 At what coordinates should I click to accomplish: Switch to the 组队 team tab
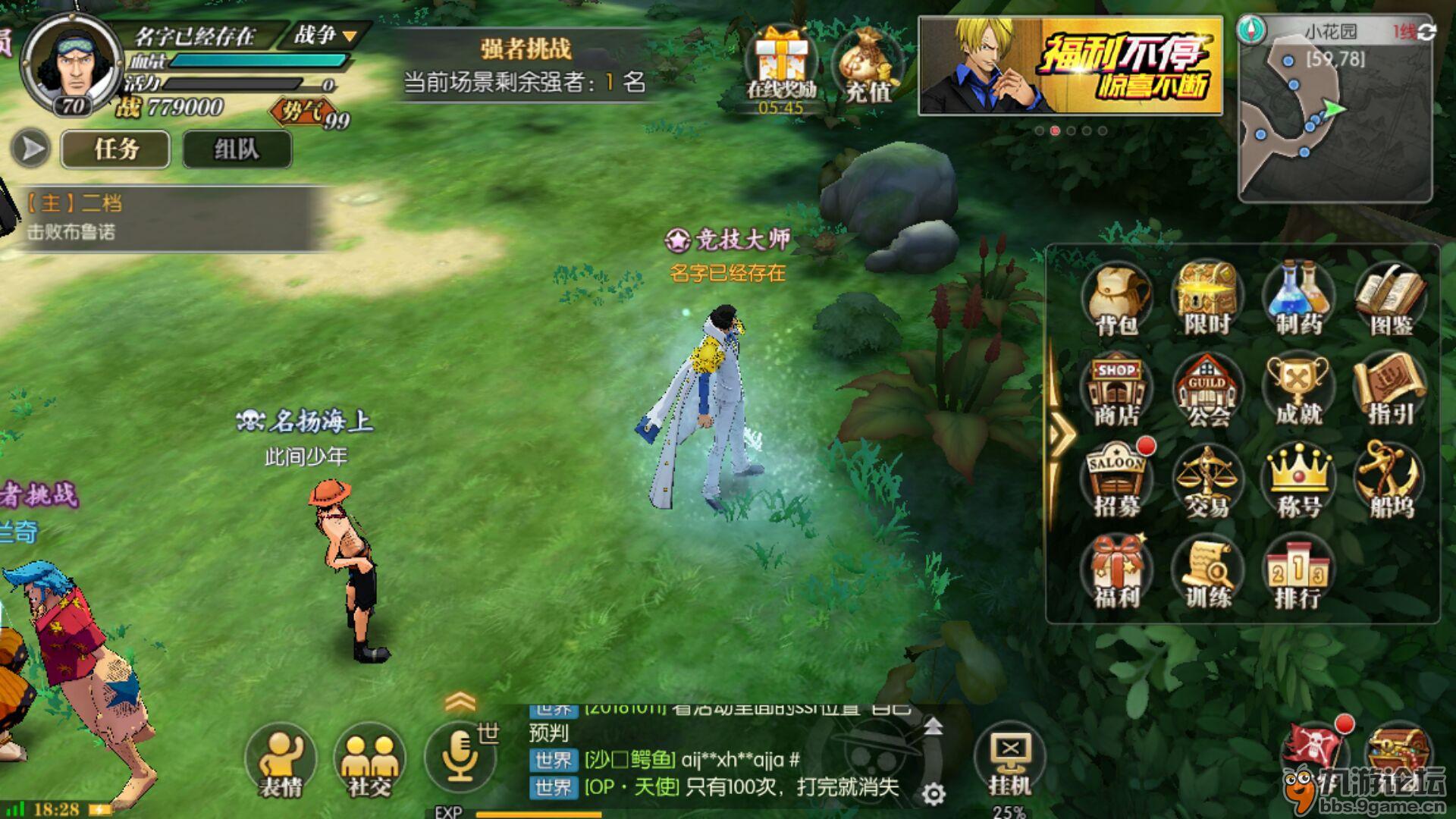tap(236, 149)
